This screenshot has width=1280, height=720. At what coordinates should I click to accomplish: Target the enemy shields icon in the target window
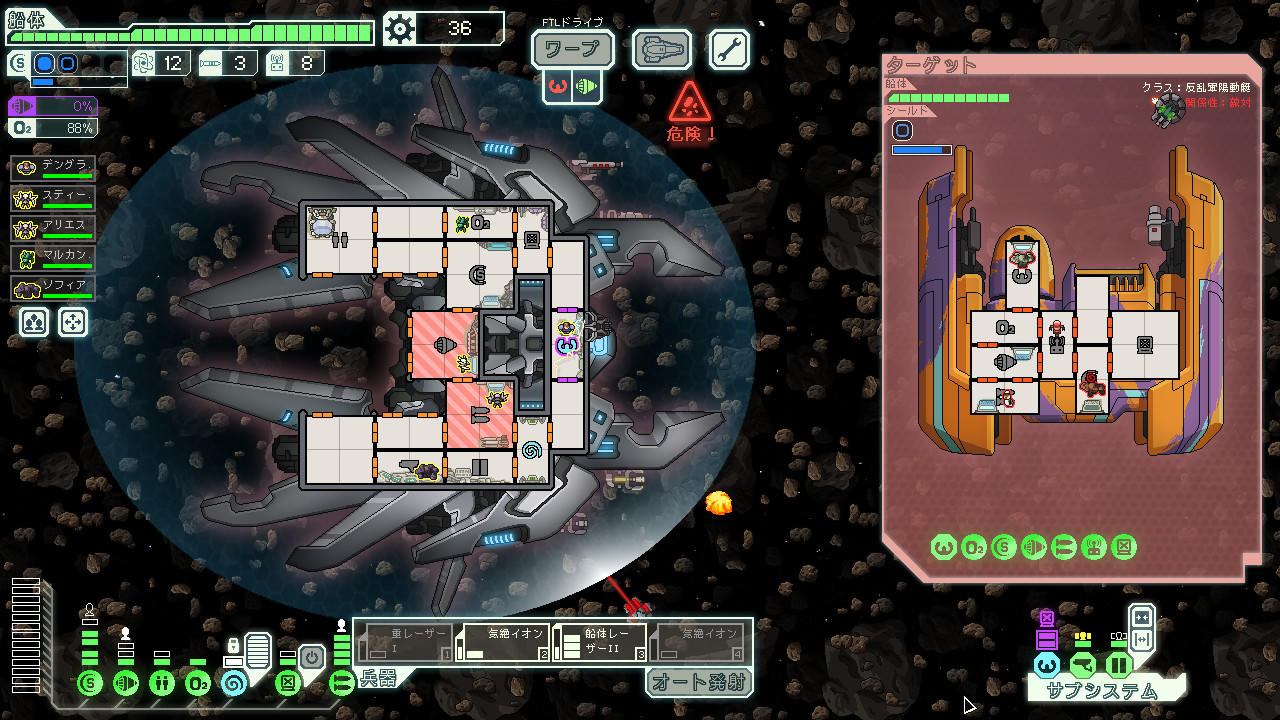(1004, 547)
